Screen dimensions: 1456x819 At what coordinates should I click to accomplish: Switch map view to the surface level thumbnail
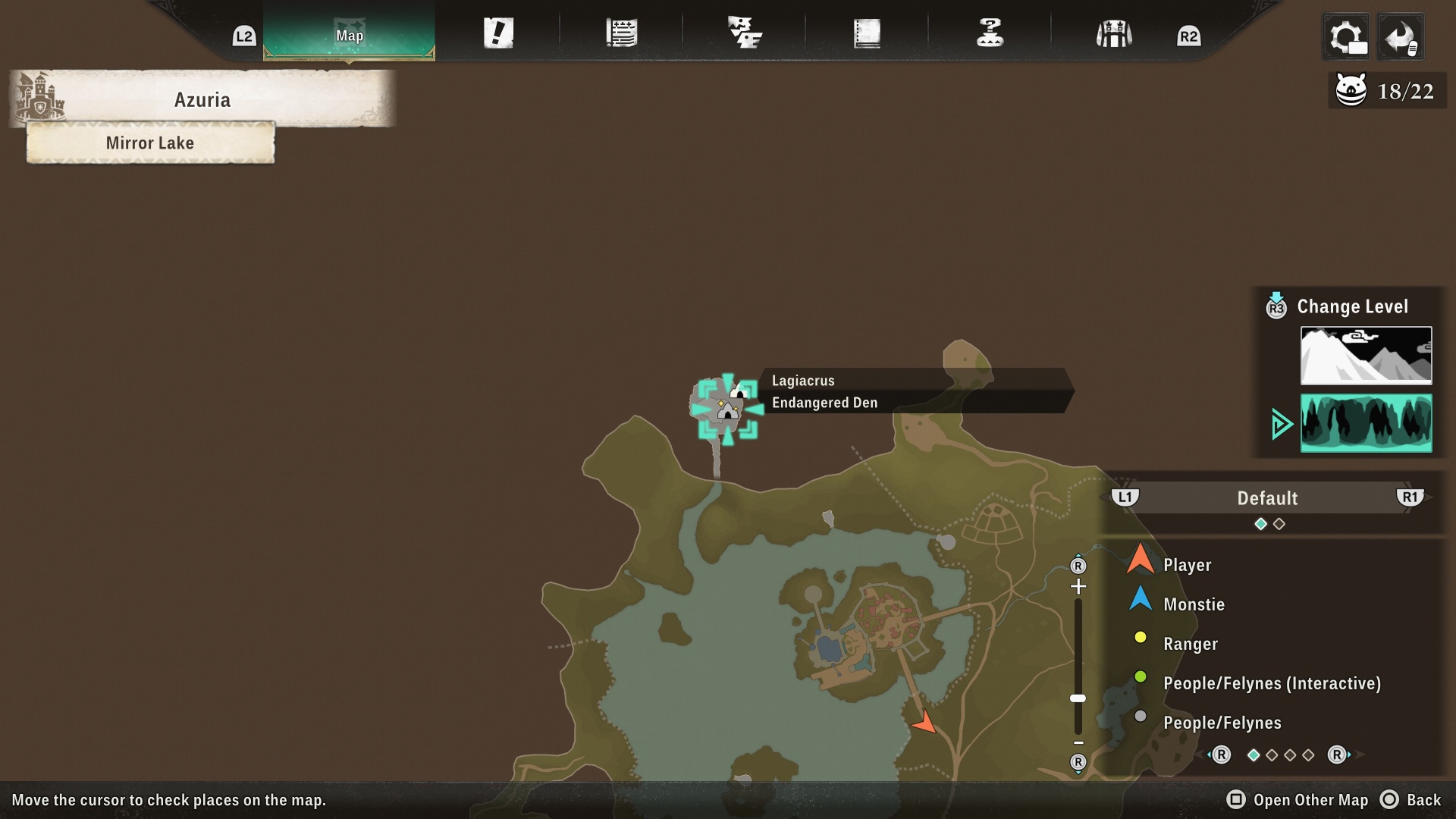coord(1366,355)
